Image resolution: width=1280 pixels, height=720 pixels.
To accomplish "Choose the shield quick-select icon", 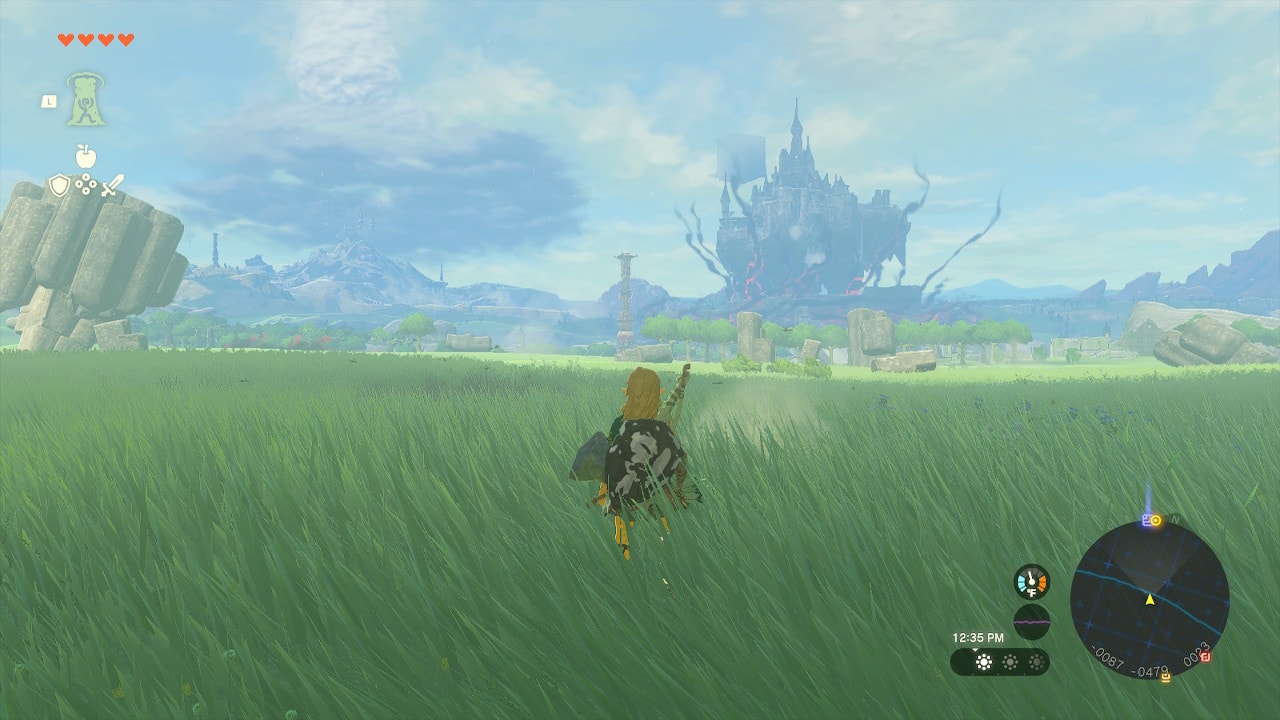I will click(x=60, y=185).
